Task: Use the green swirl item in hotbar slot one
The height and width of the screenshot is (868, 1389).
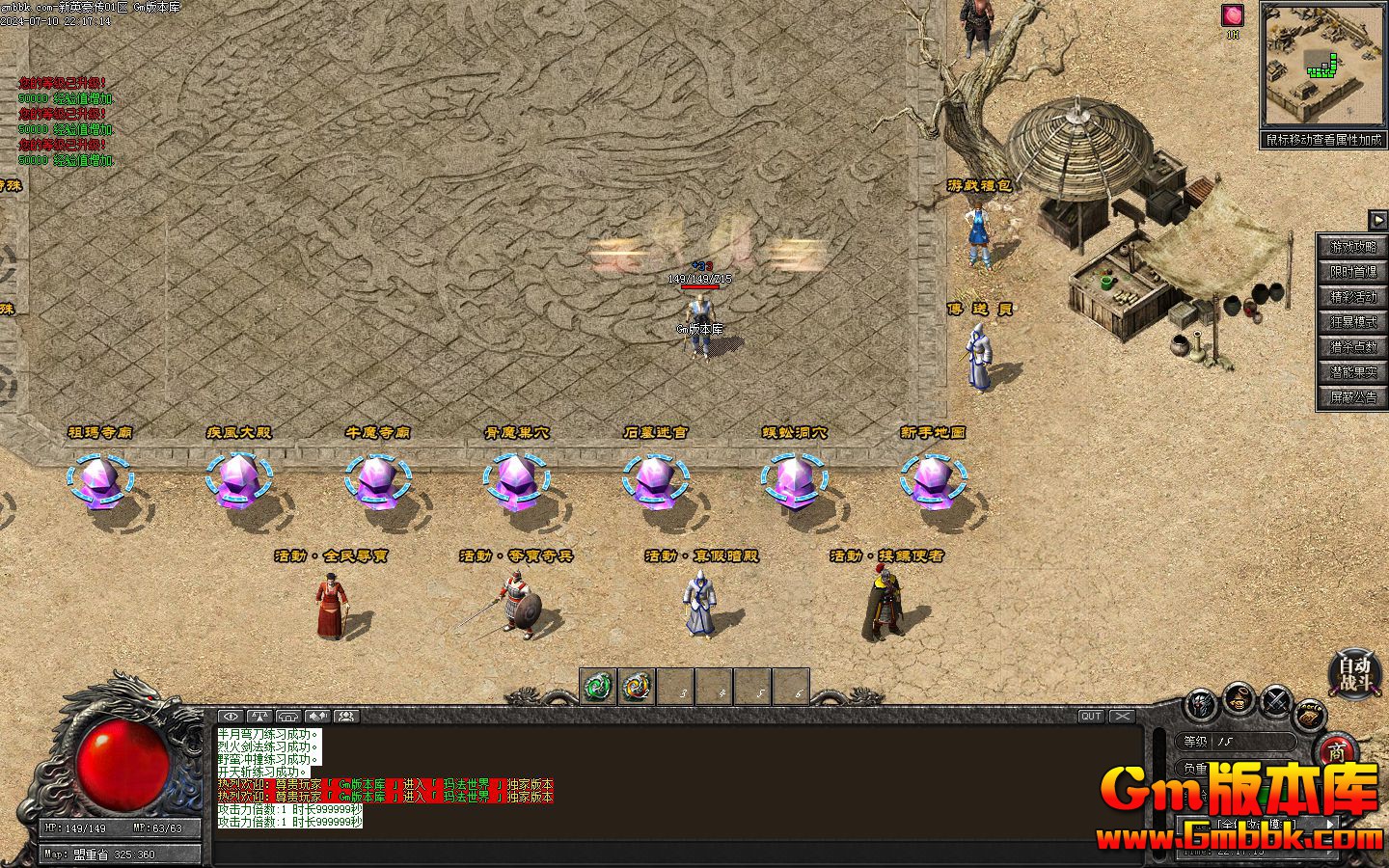Action: click(598, 687)
